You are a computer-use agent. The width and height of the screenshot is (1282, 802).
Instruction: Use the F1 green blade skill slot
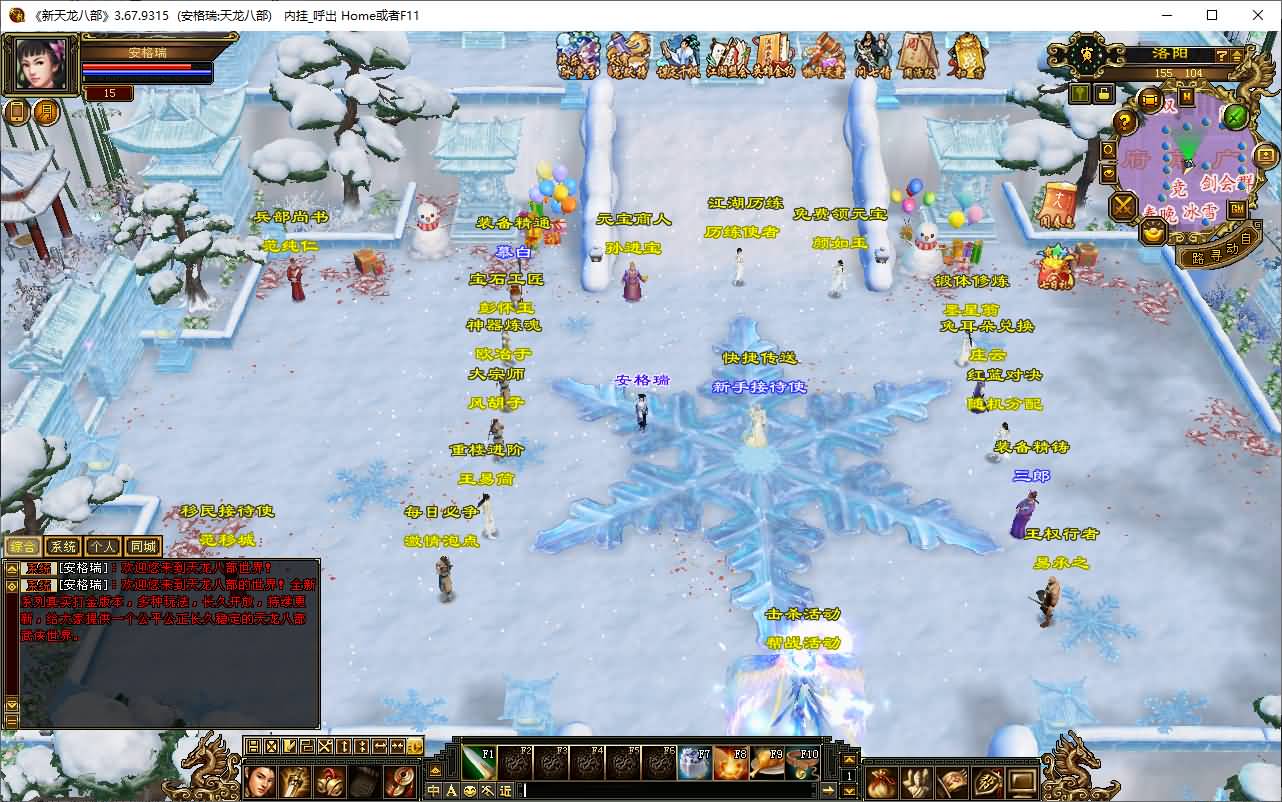click(479, 763)
